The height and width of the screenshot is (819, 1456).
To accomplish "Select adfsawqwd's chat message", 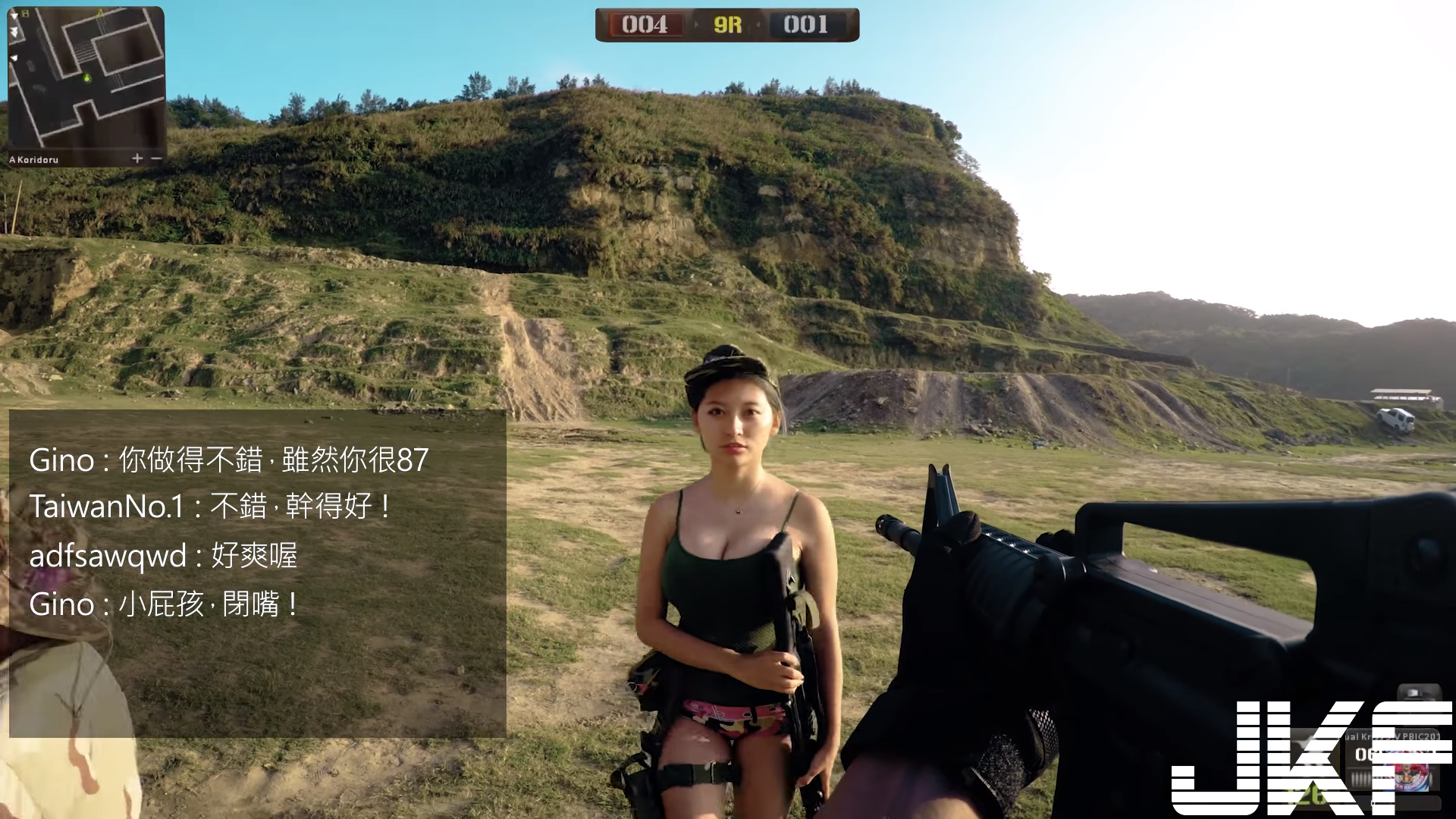I will pyautogui.click(x=163, y=556).
